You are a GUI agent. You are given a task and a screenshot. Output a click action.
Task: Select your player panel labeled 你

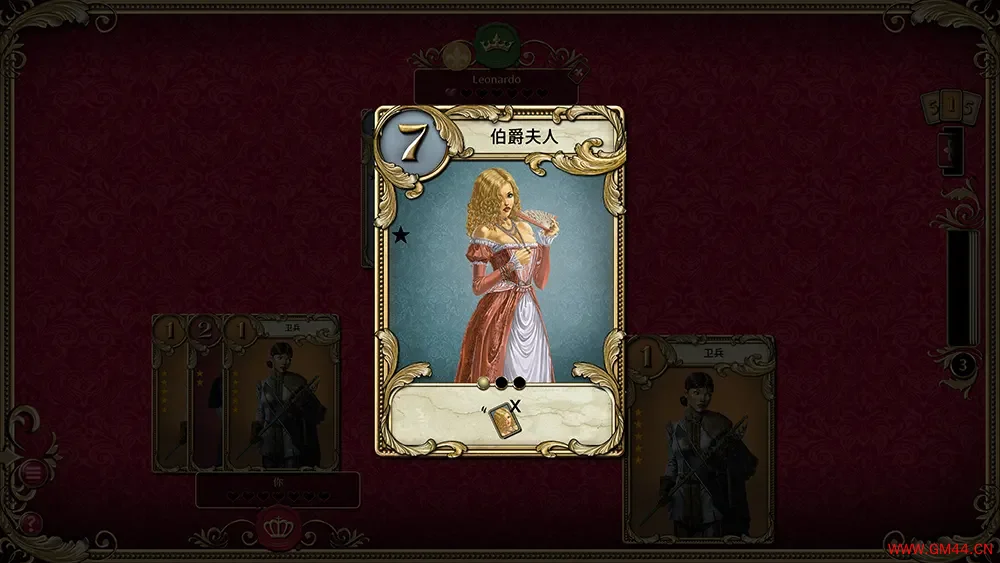pos(277,488)
